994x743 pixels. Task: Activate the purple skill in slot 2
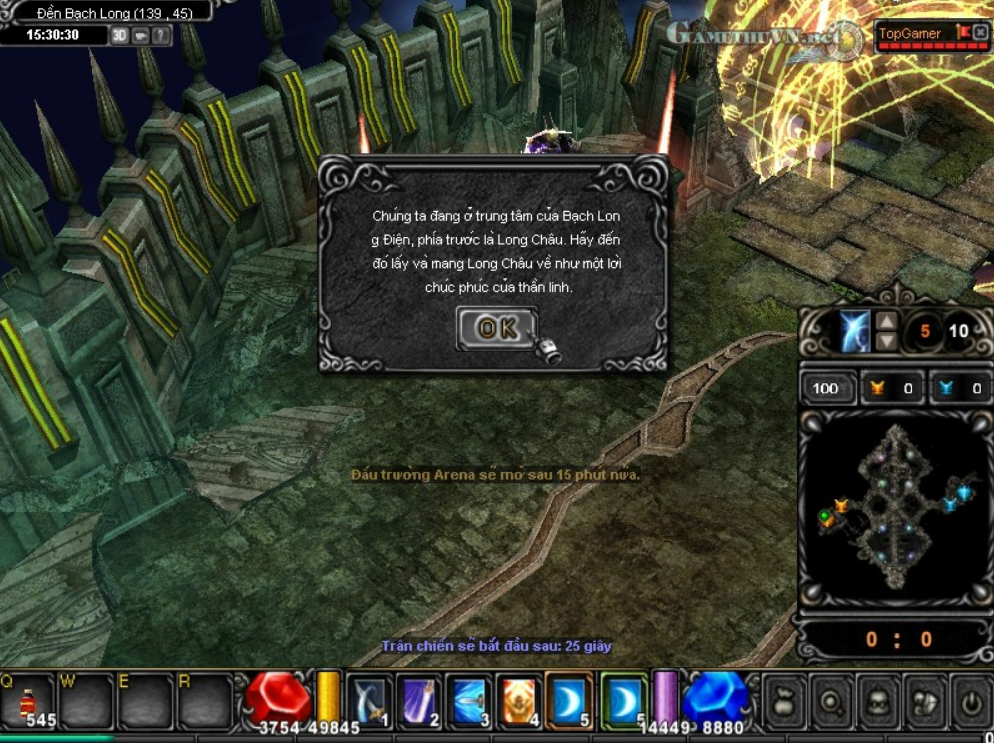[x=420, y=698]
